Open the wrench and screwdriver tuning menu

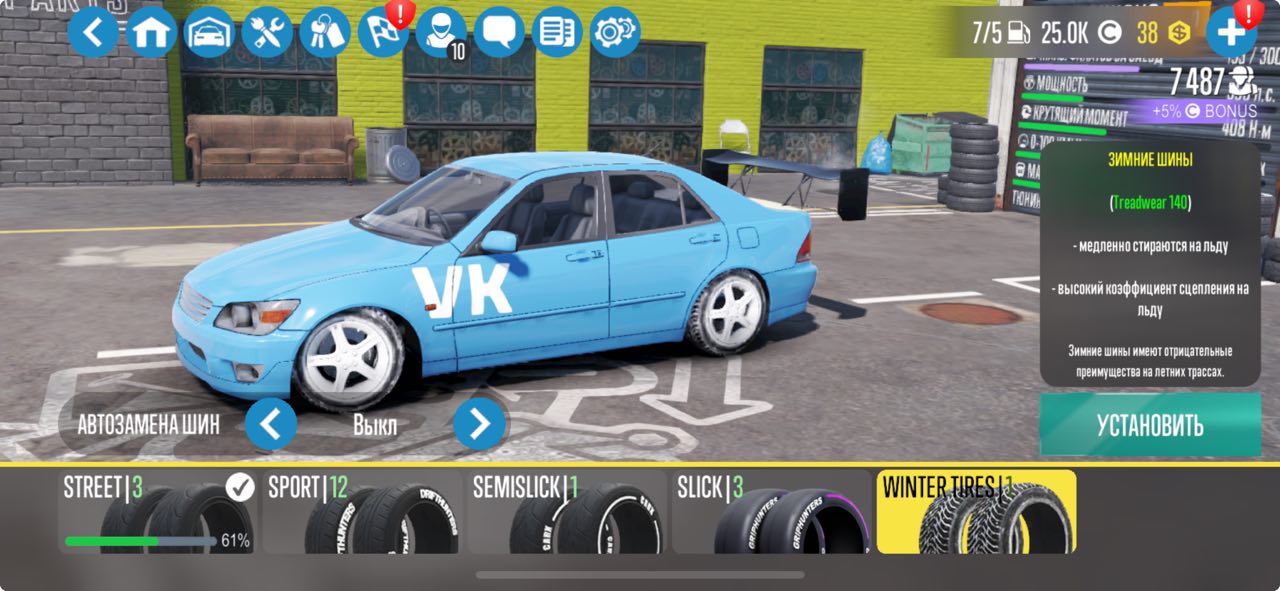click(267, 32)
